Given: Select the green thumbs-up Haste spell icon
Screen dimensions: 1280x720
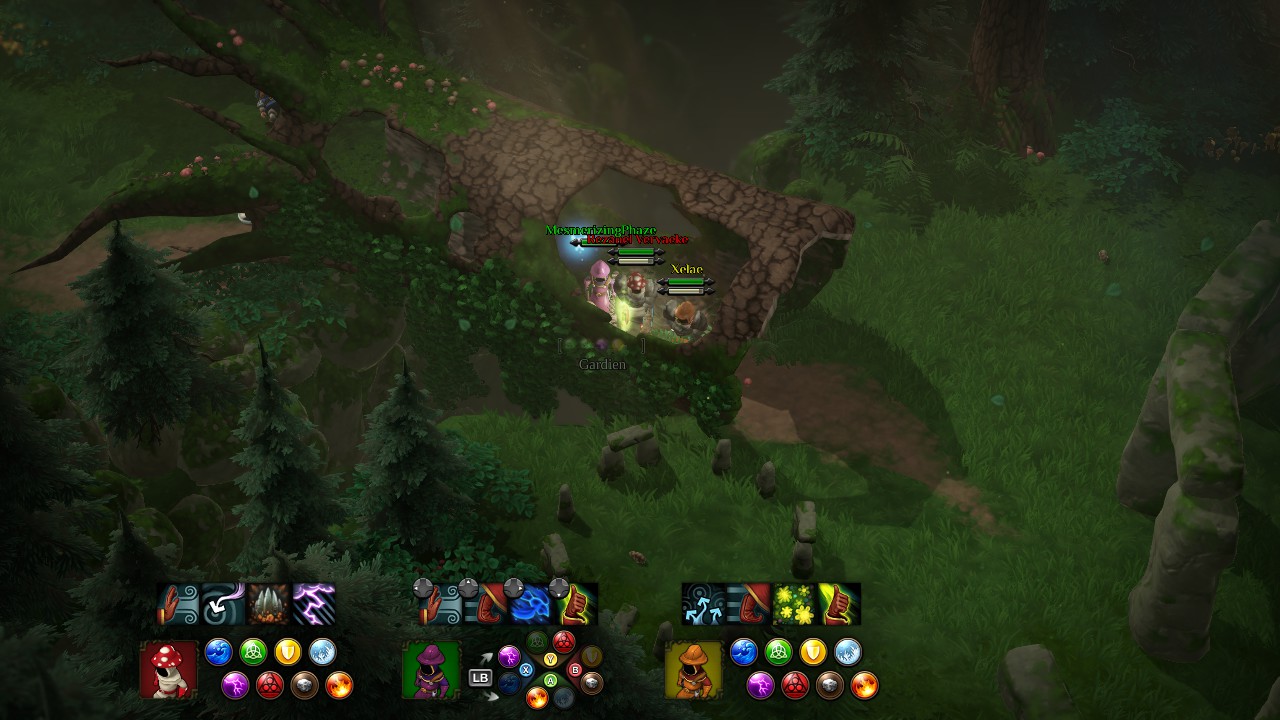Looking at the screenshot, I should [837, 603].
